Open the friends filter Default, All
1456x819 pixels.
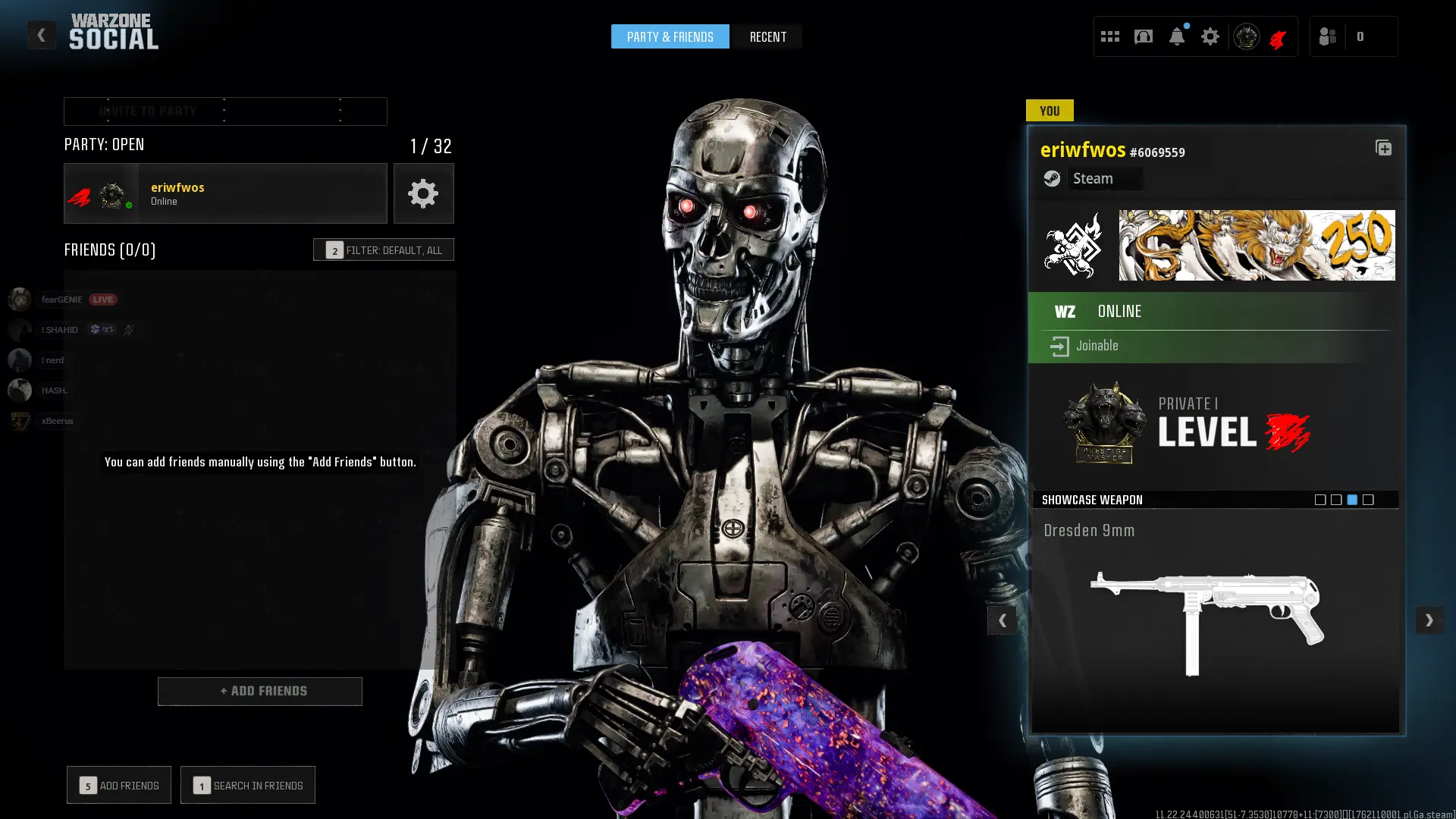click(384, 249)
